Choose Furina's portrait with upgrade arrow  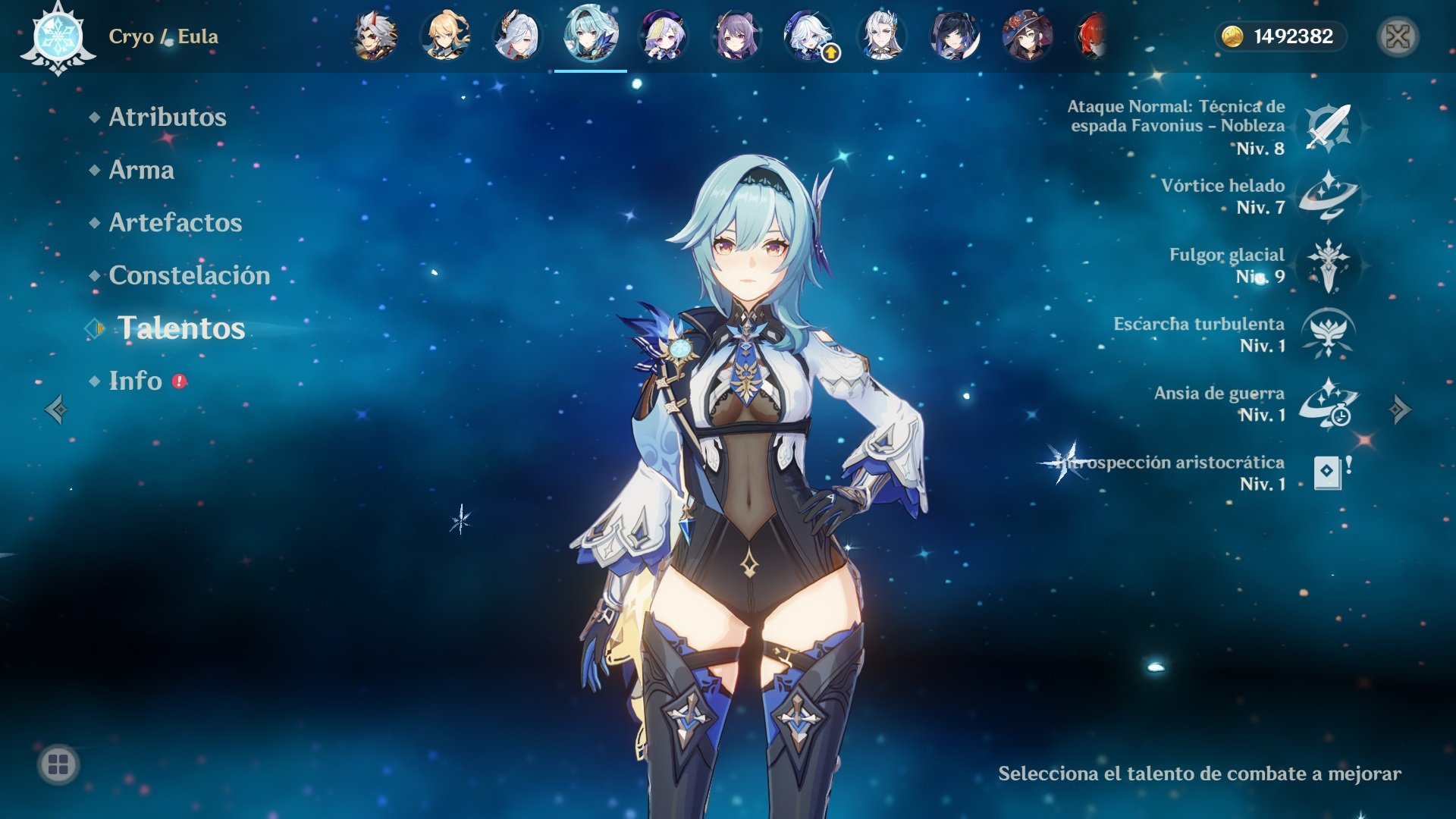(808, 36)
